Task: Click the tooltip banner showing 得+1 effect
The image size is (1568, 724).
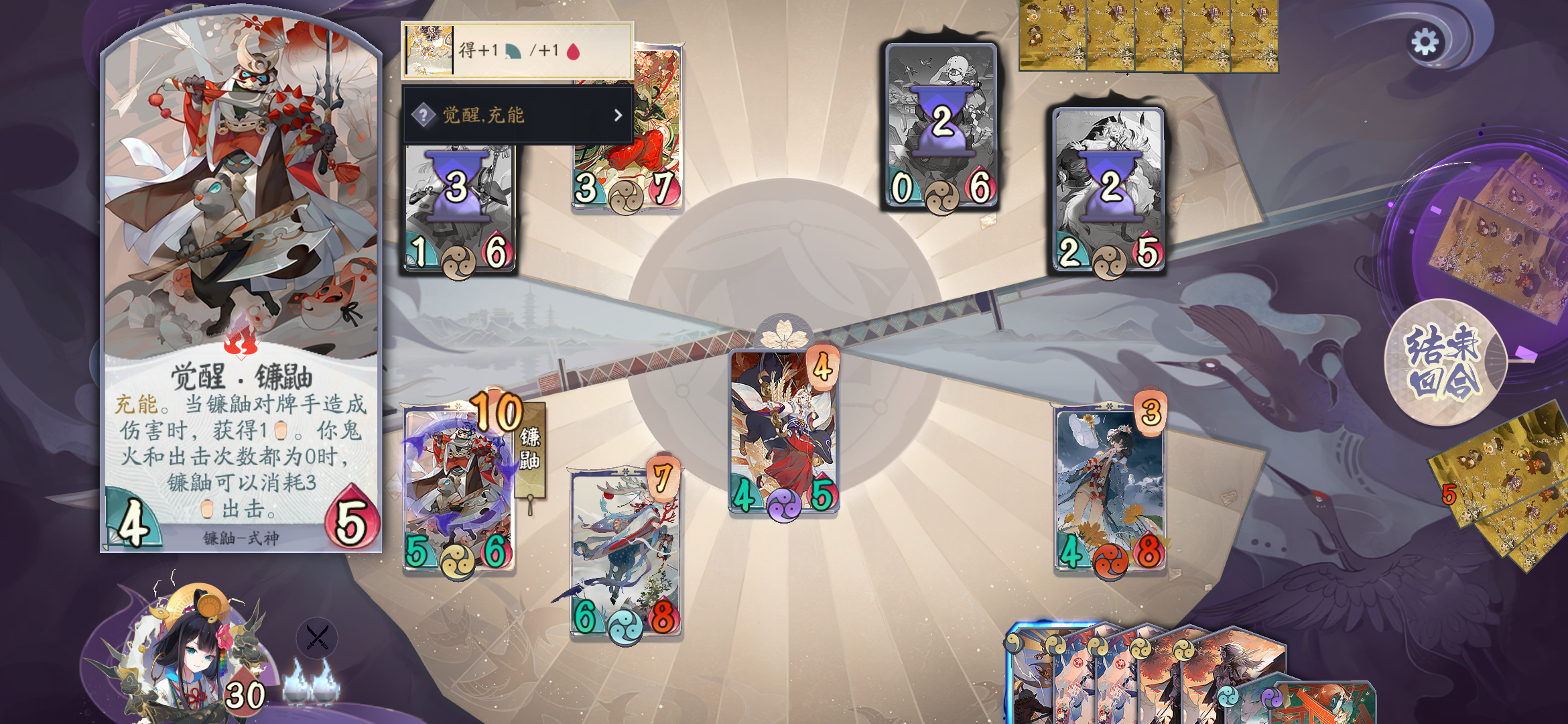Action: pos(519,50)
